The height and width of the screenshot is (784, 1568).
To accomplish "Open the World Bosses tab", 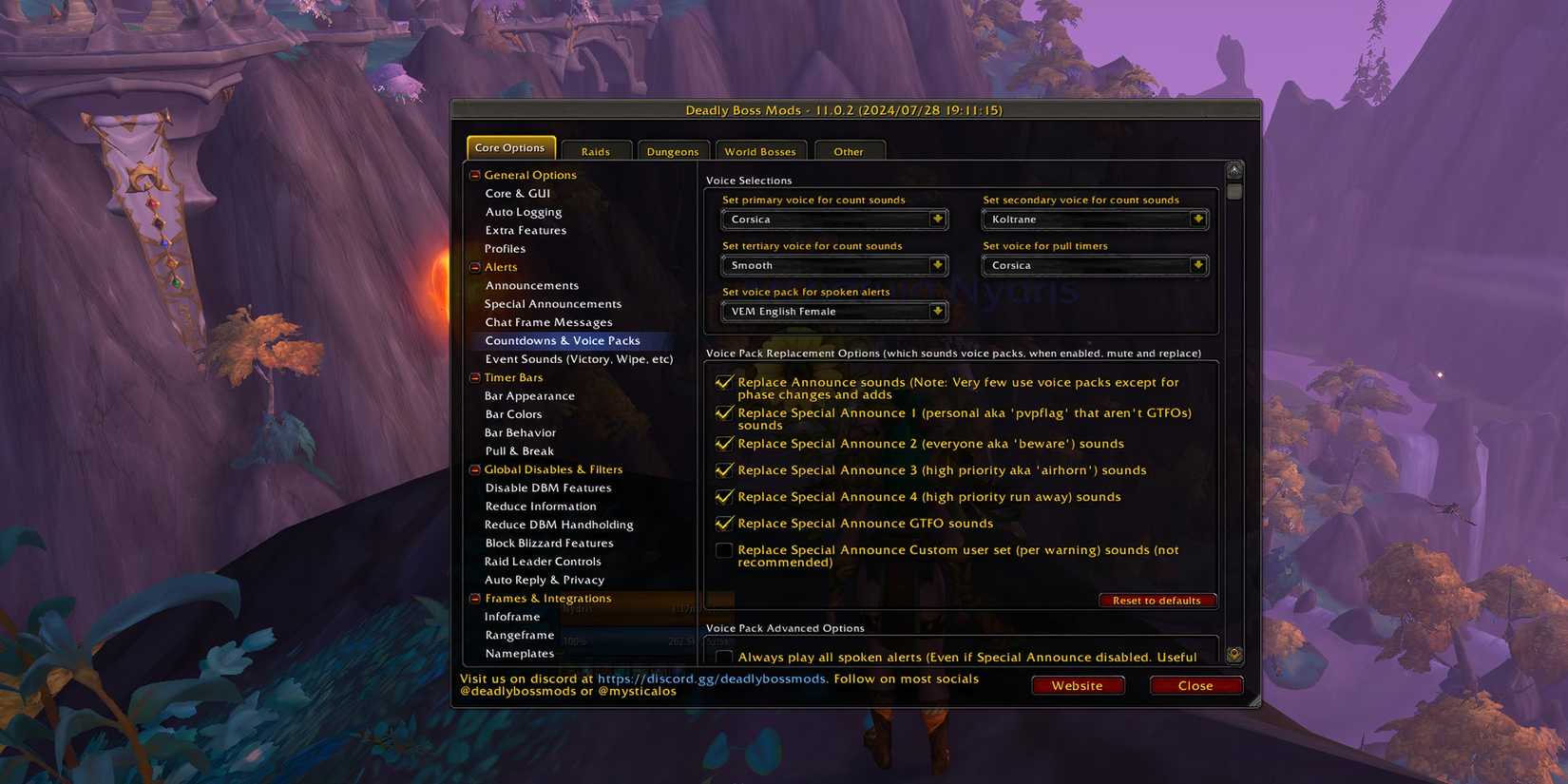I will [x=760, y=150].
